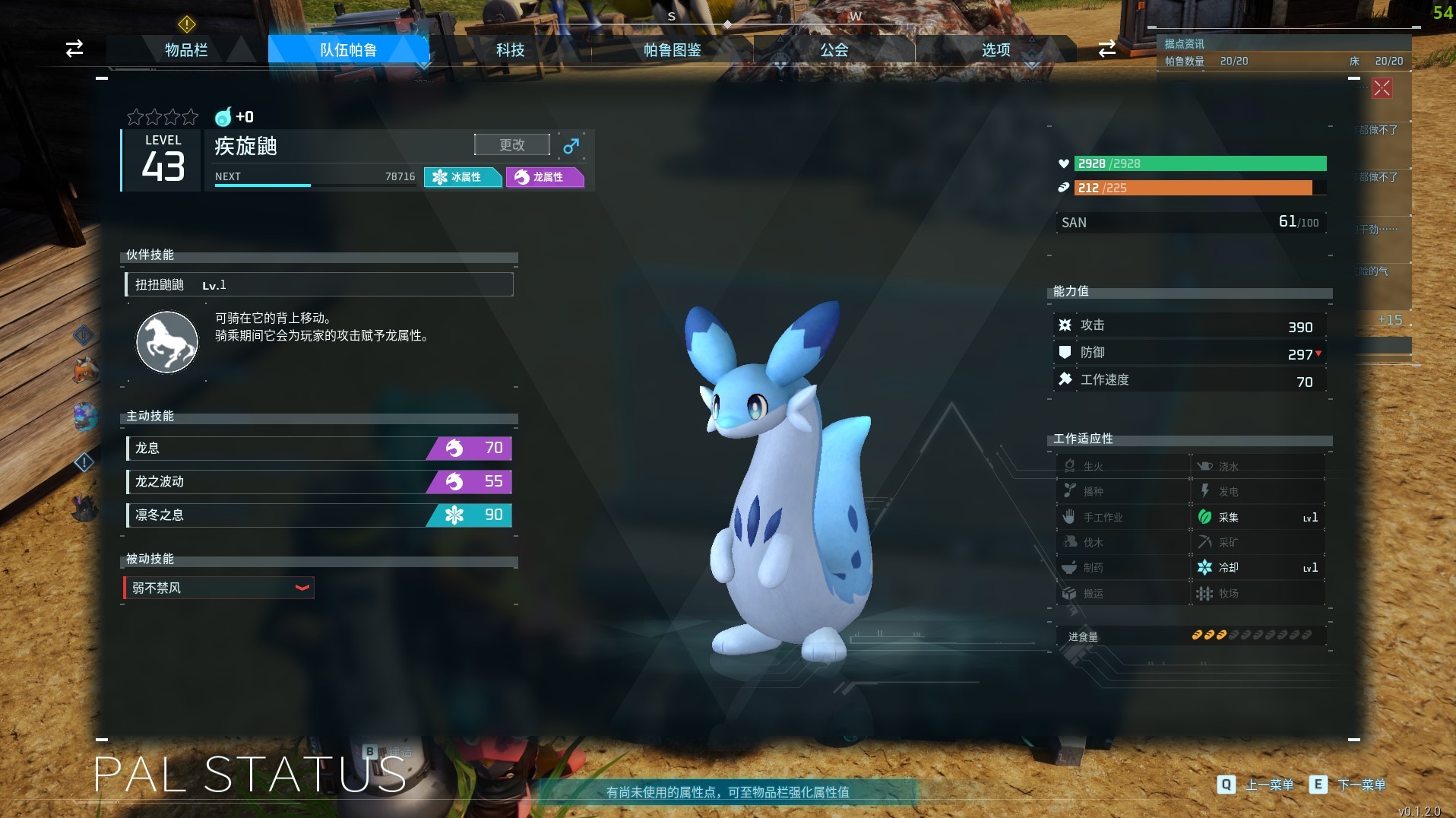This screenshot has height=818, width=1456.
Task: Switch to the 物品栏 tab
Action: 186,50
